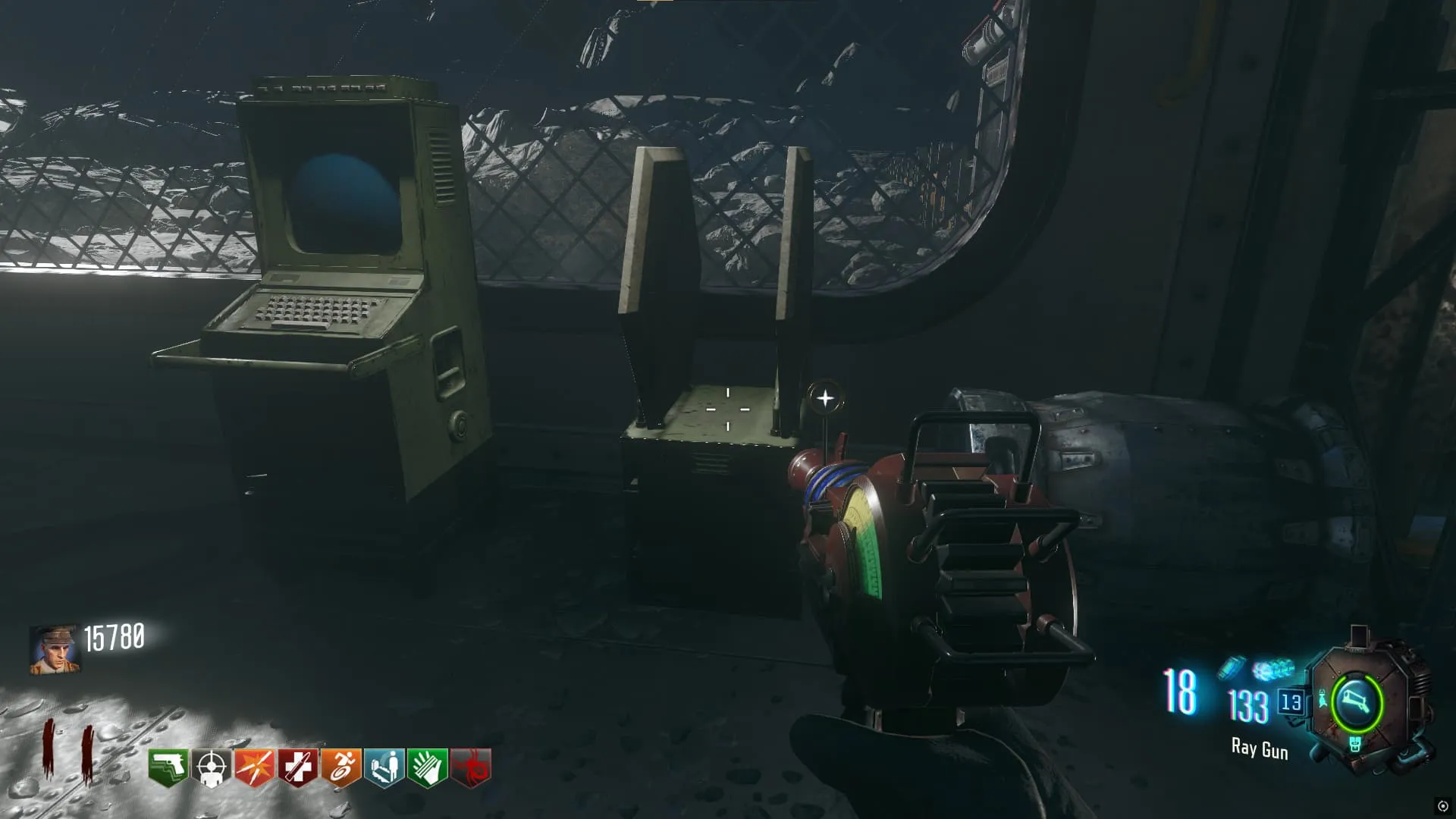Choose the Juggernog red cross perk
This screenshot has height=819, width=1456.
coord(297,768)
